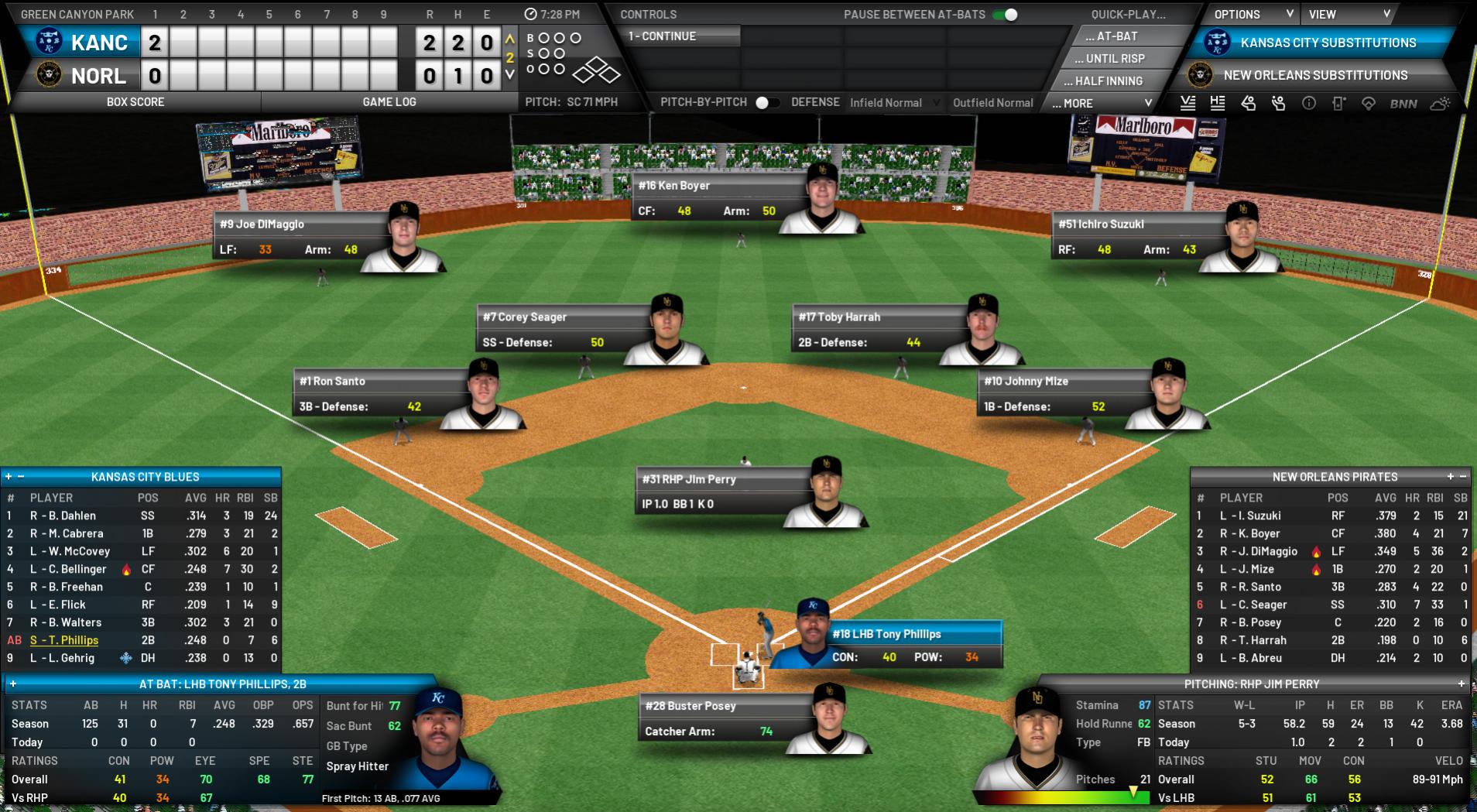The height and width of the screenshot is (812, 1477).
Task: Open pitcher Jim Perry's player card
Action: [688, 480]
